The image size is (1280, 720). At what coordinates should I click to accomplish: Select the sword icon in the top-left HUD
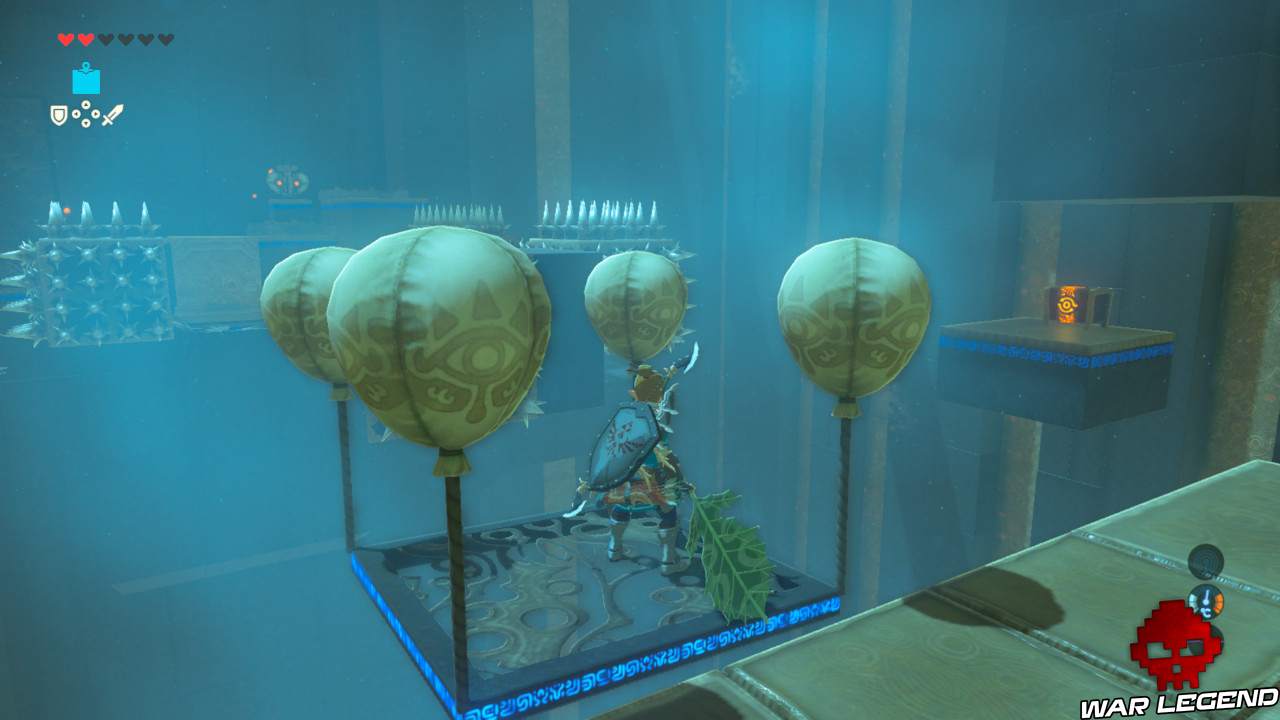point(112,113)
